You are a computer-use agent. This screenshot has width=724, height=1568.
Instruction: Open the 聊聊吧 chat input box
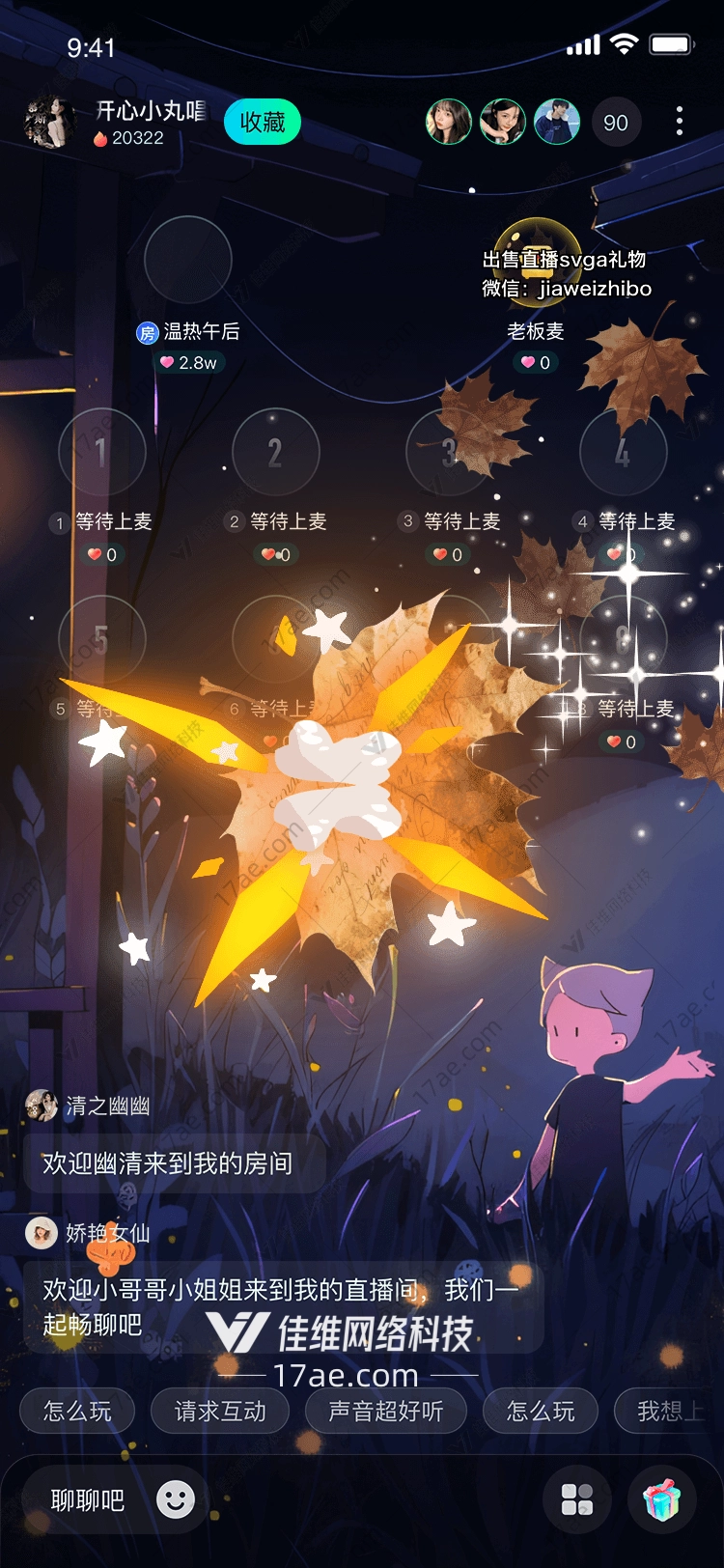tap(88, 1500)
